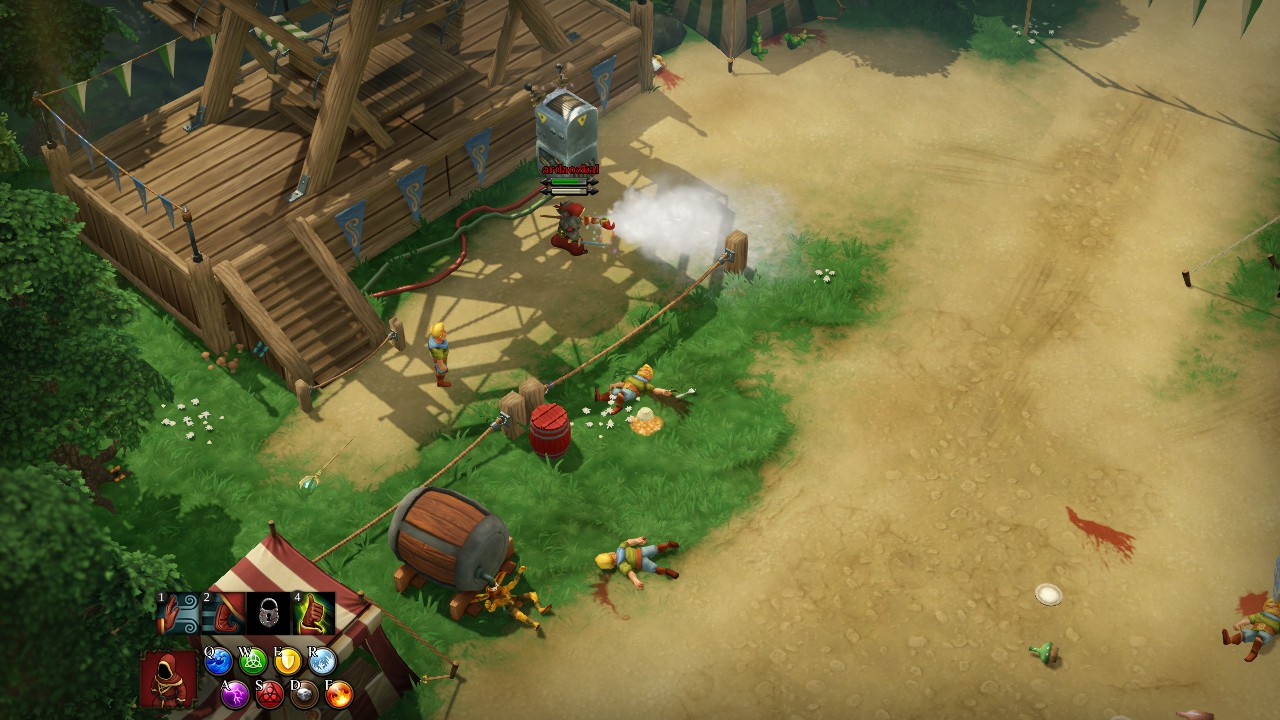Viewport: 1280px width, 720px height.
Task: Pick the pale blue Frost element orb
Action: 322,661
